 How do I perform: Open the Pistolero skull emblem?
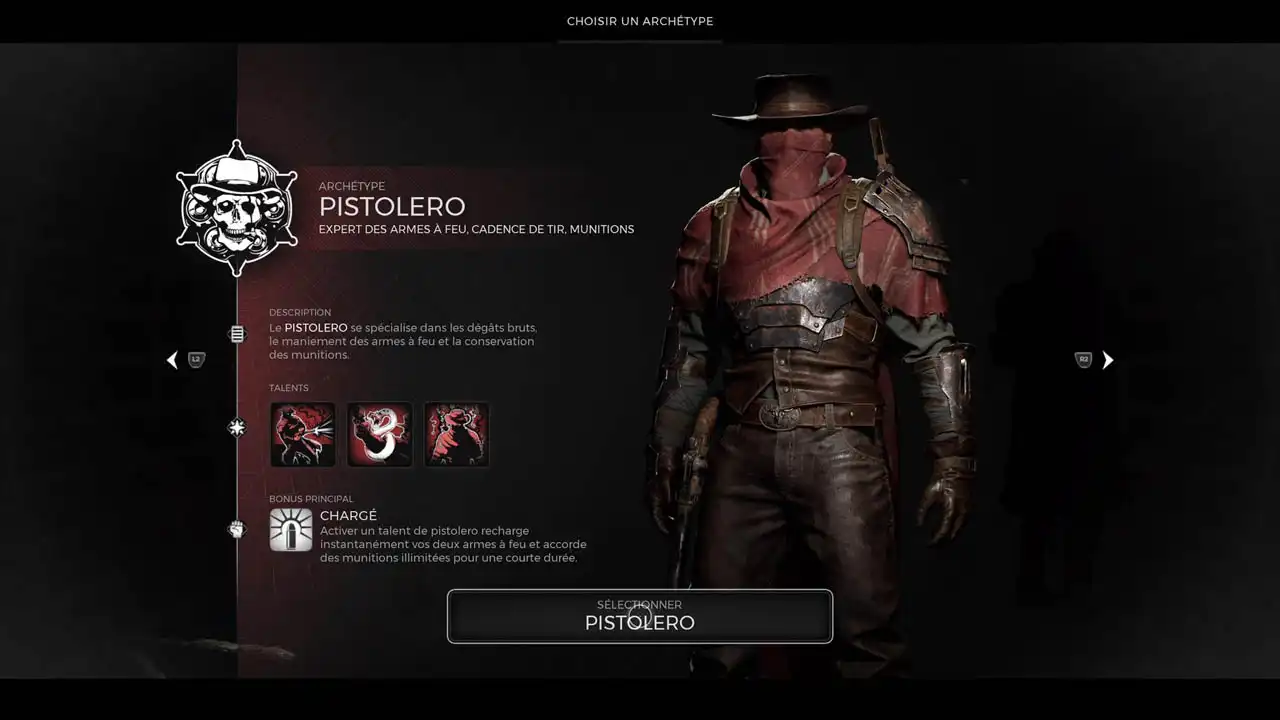coord(237,209)
